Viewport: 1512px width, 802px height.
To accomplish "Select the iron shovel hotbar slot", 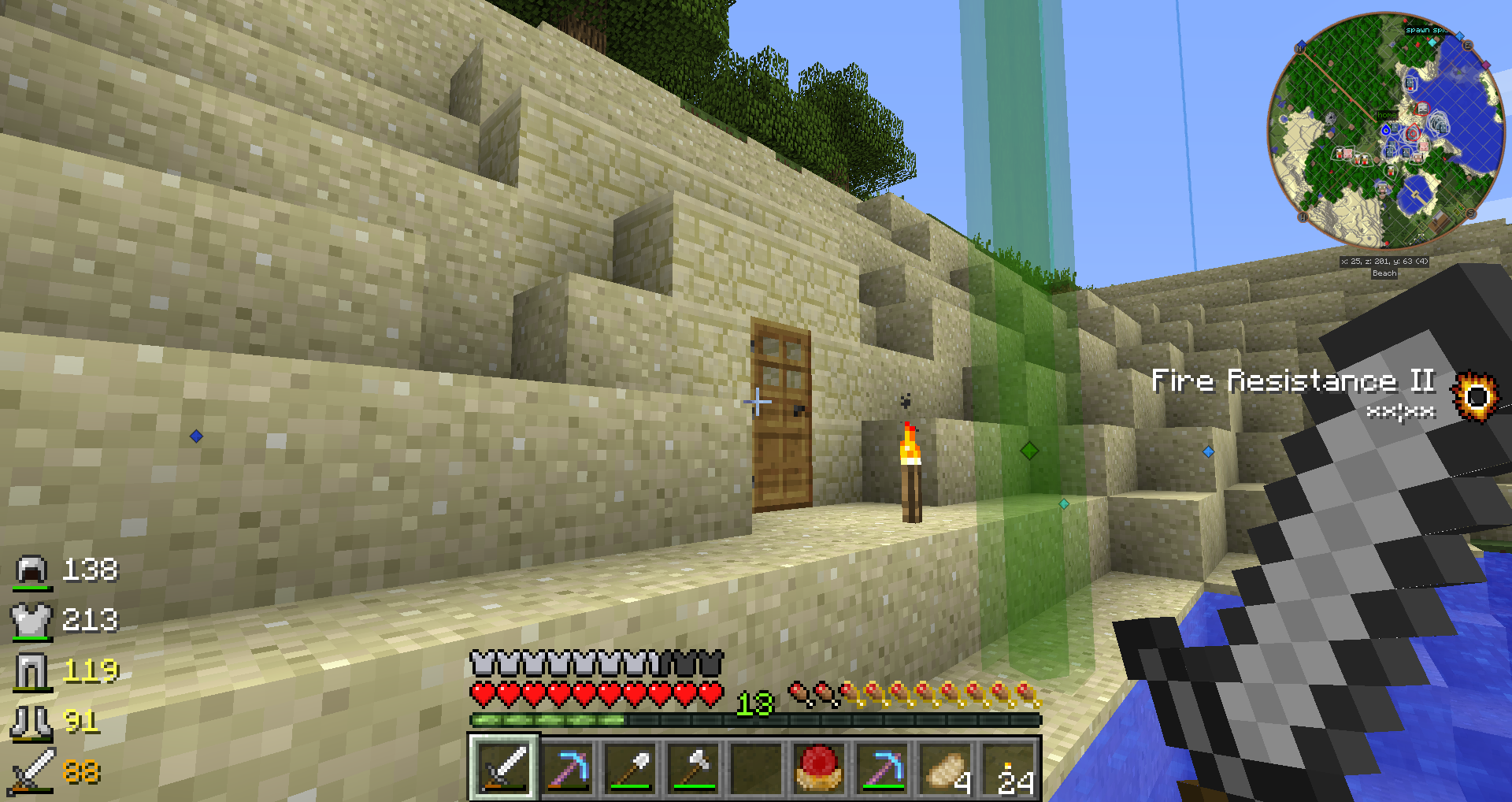I will pyautogui.click(x=631, y=768).
